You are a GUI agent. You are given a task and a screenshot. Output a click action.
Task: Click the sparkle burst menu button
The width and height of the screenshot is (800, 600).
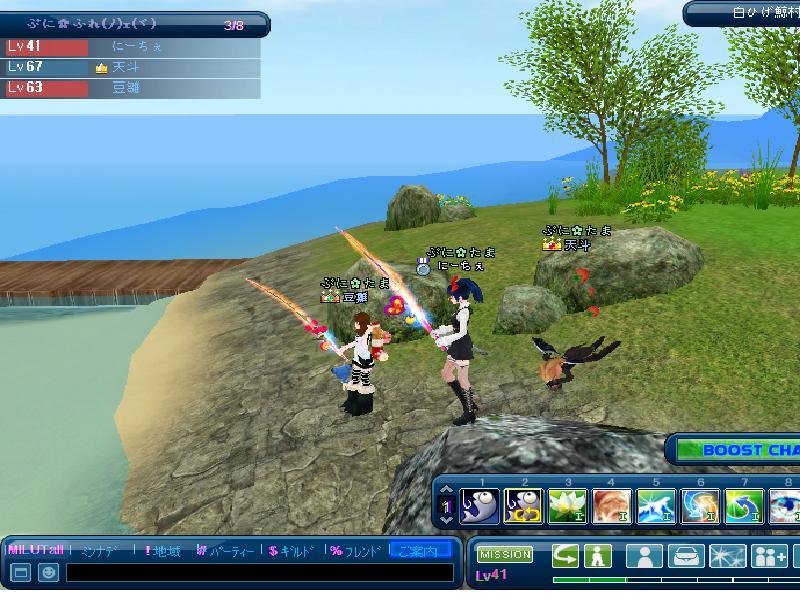coord(727,556)
